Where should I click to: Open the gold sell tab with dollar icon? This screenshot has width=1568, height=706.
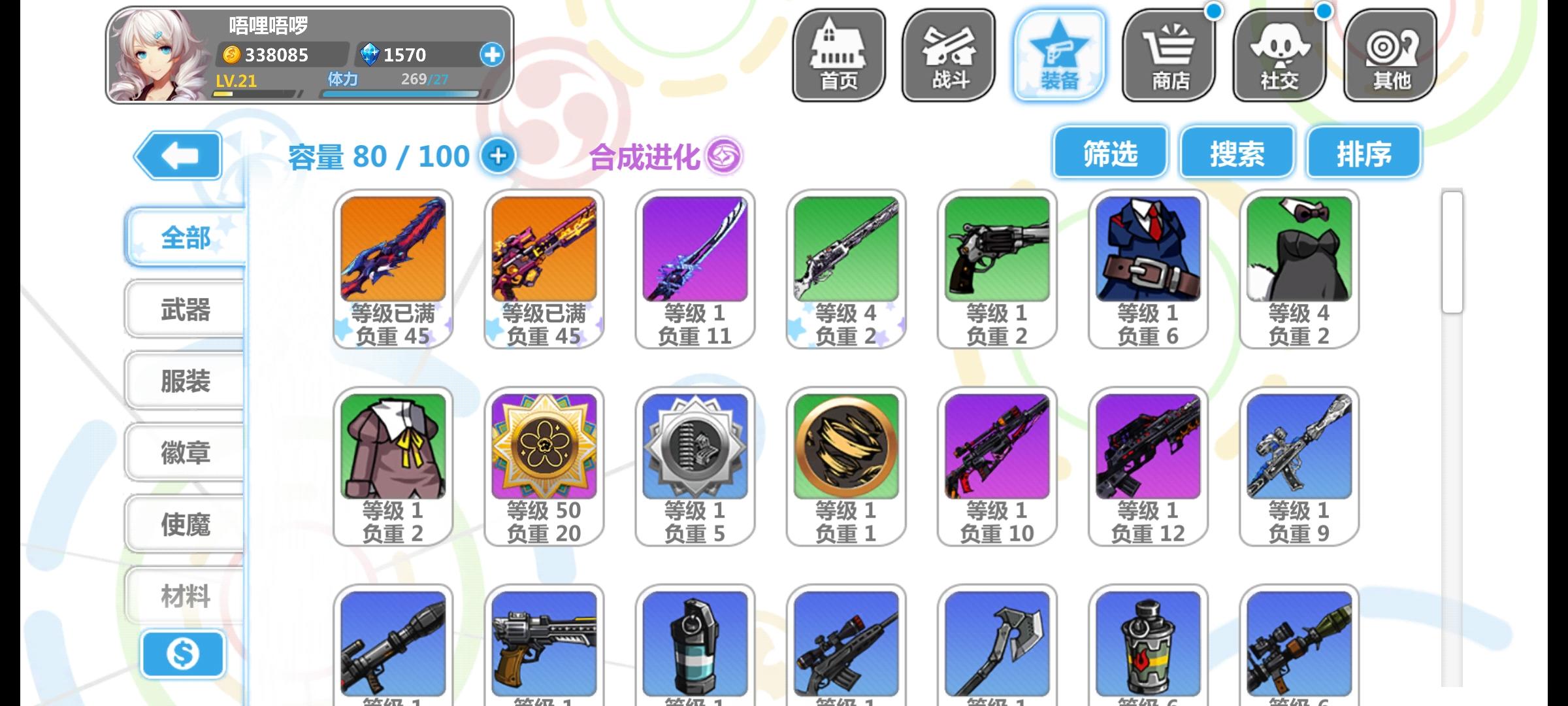[185, 654]
